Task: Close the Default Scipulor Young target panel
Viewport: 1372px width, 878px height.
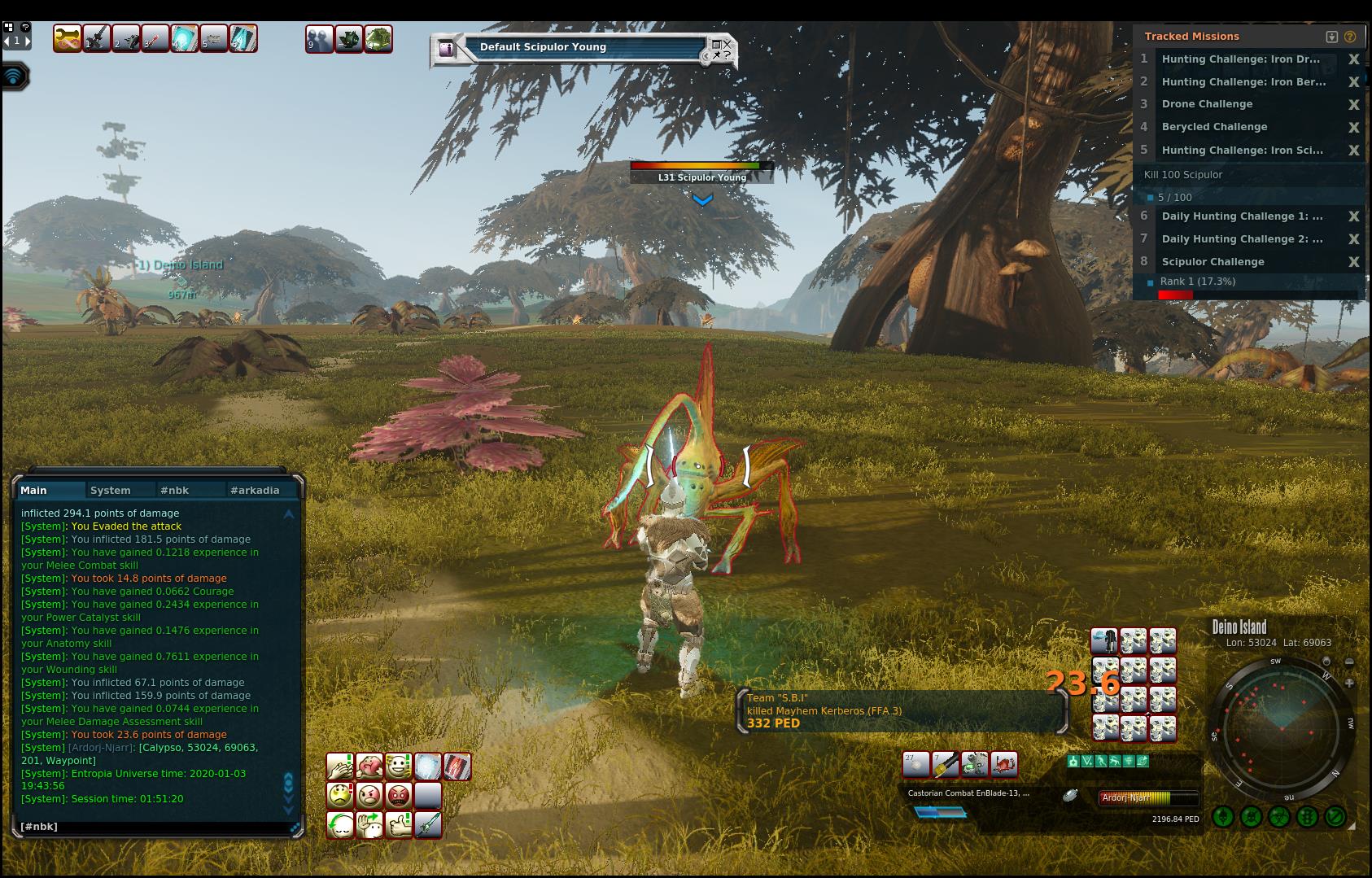Action: [x=727, y=43]
